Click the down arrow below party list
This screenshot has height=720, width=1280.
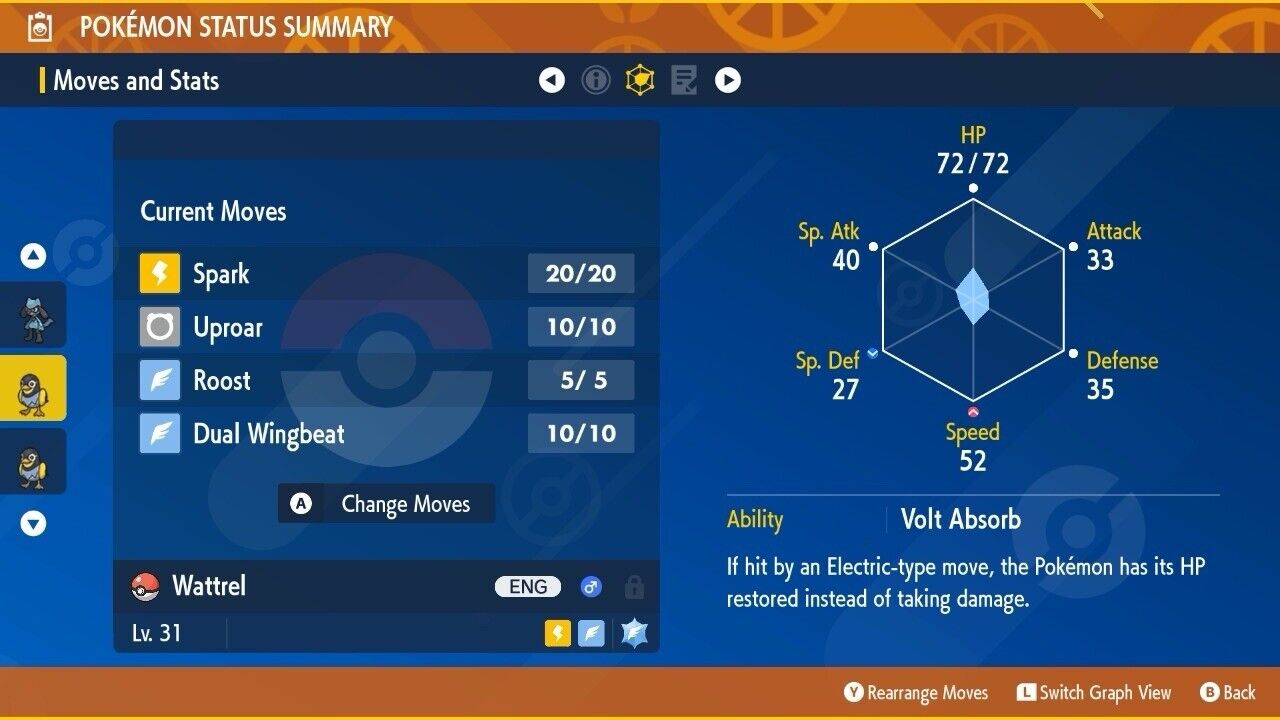coord(34,523)
